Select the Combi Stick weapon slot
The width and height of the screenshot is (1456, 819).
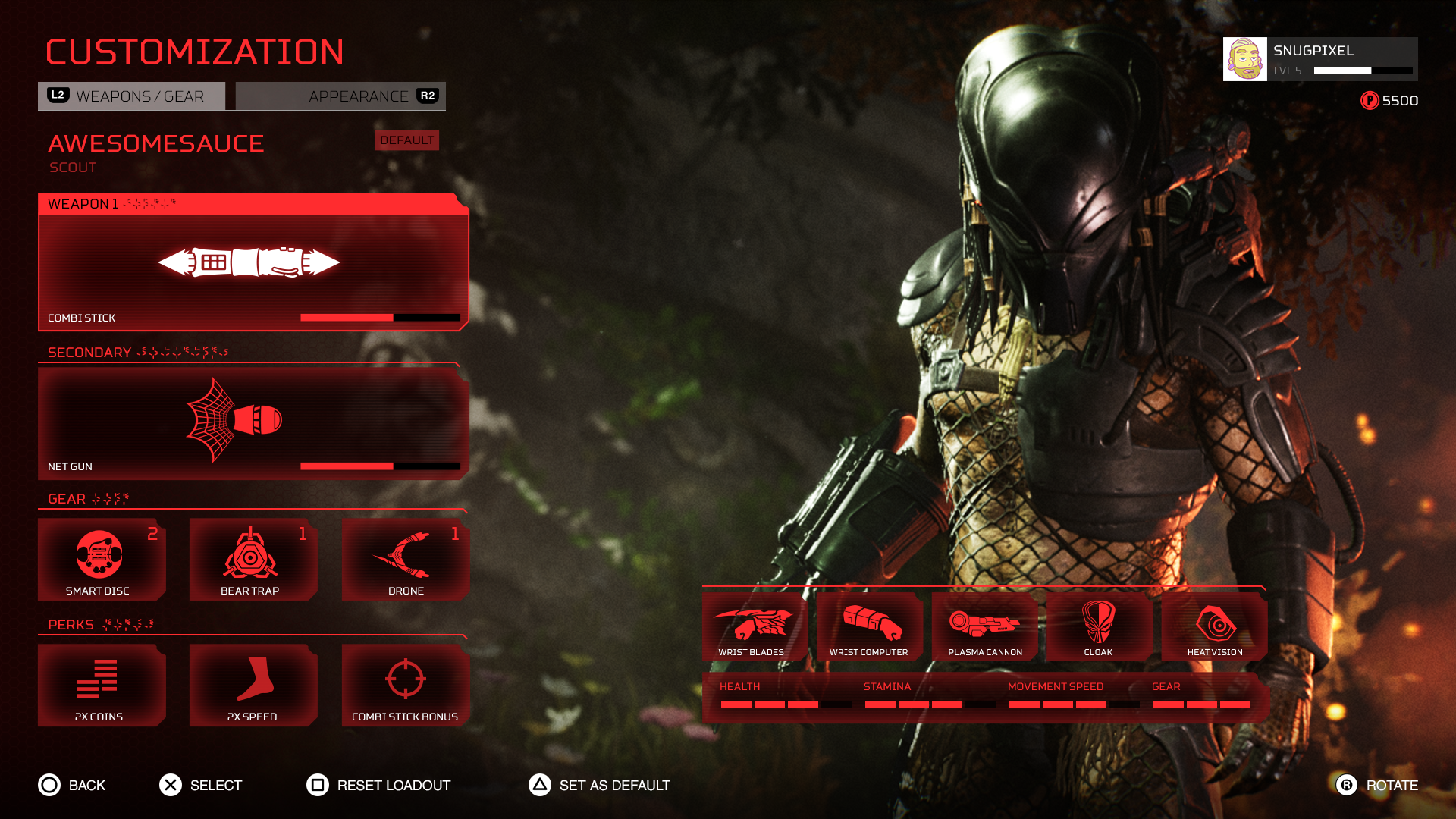point(253,262)
